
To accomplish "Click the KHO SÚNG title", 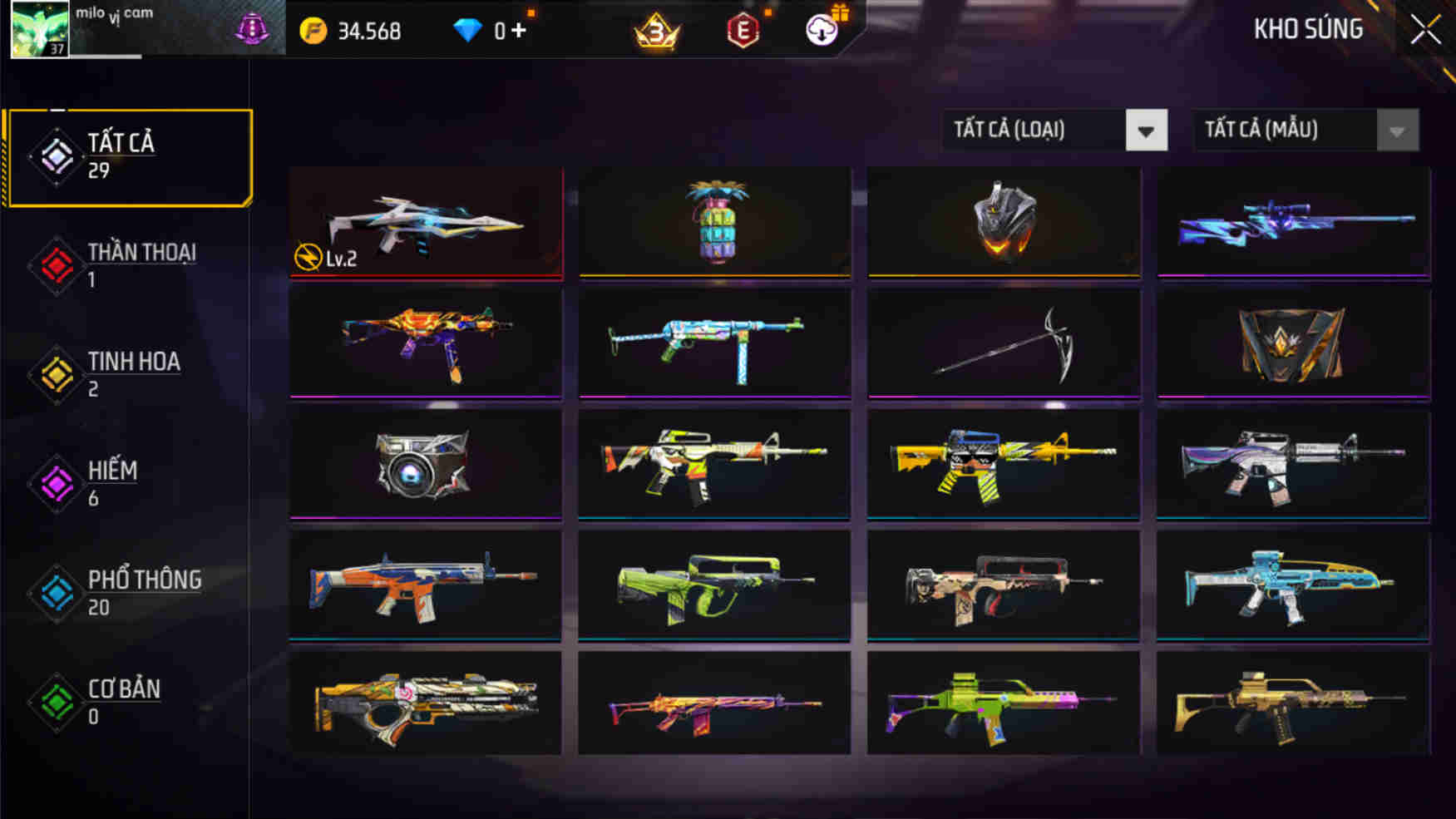I will [1308, 29].
